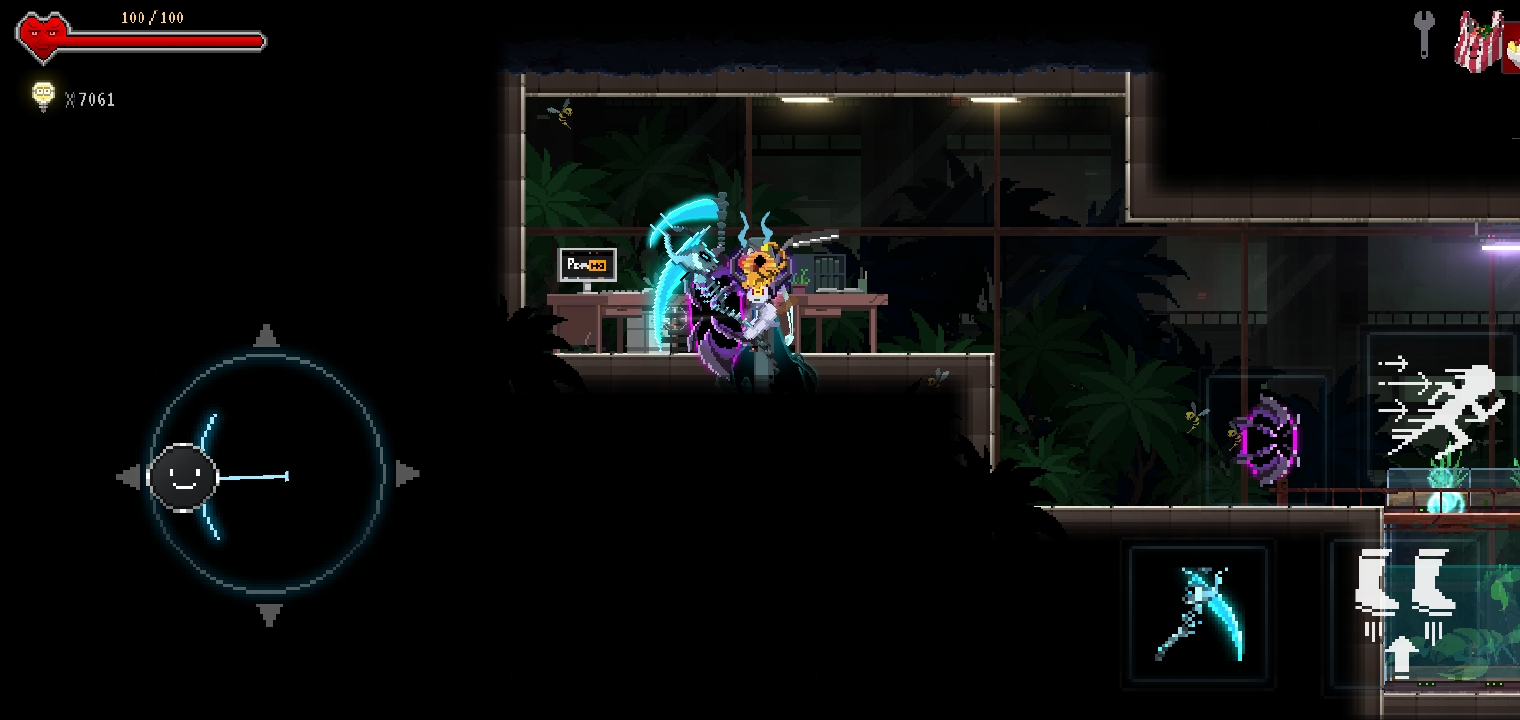1520x720 pixels.
Task: Tap the Pew computer monitor on the desk
Action: (586, 265)
